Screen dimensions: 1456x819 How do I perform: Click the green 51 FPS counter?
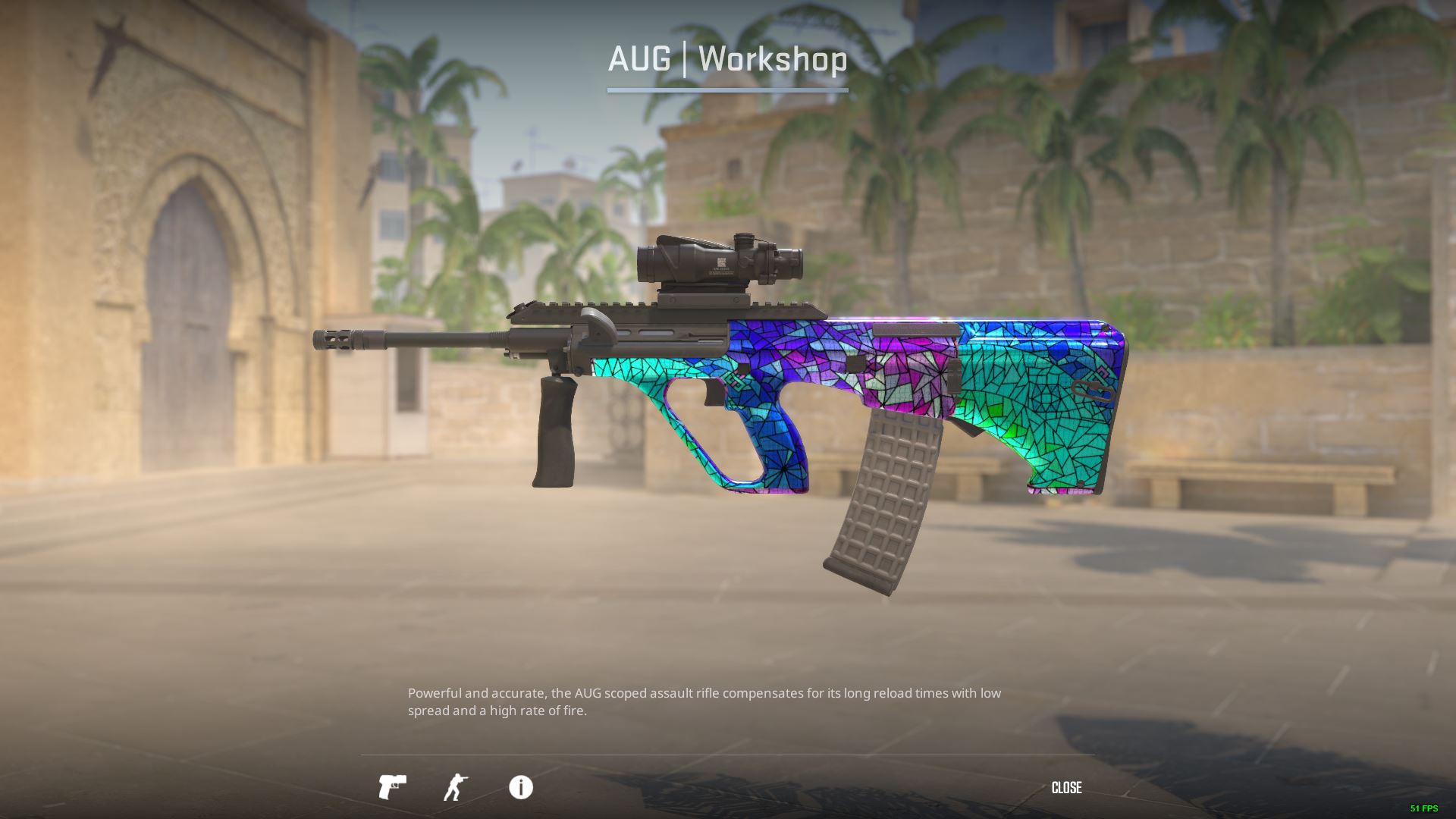pyautogui.click(x=1424, y=808)
